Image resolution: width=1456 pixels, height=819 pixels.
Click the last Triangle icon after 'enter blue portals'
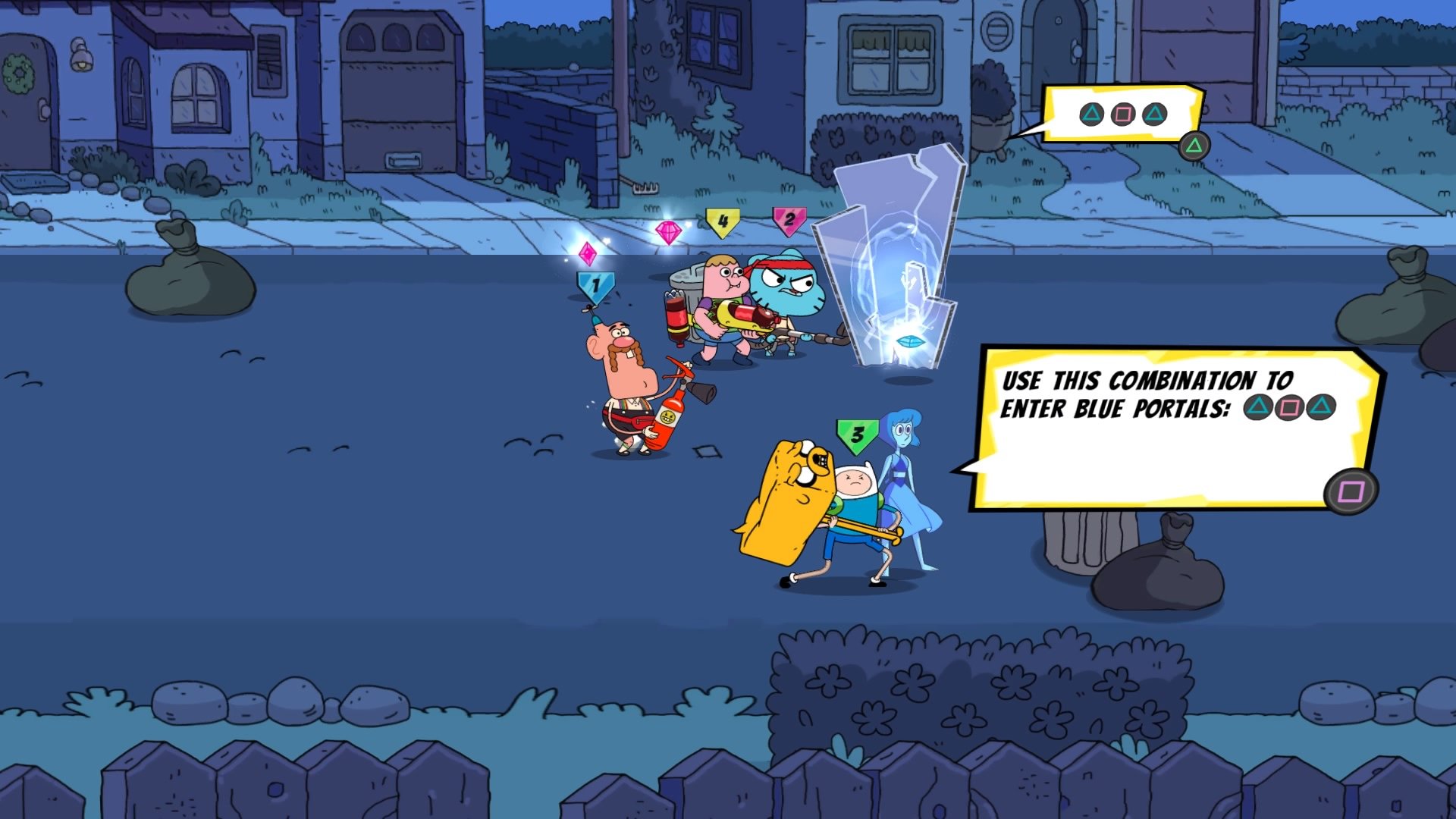pos(1321,407)
